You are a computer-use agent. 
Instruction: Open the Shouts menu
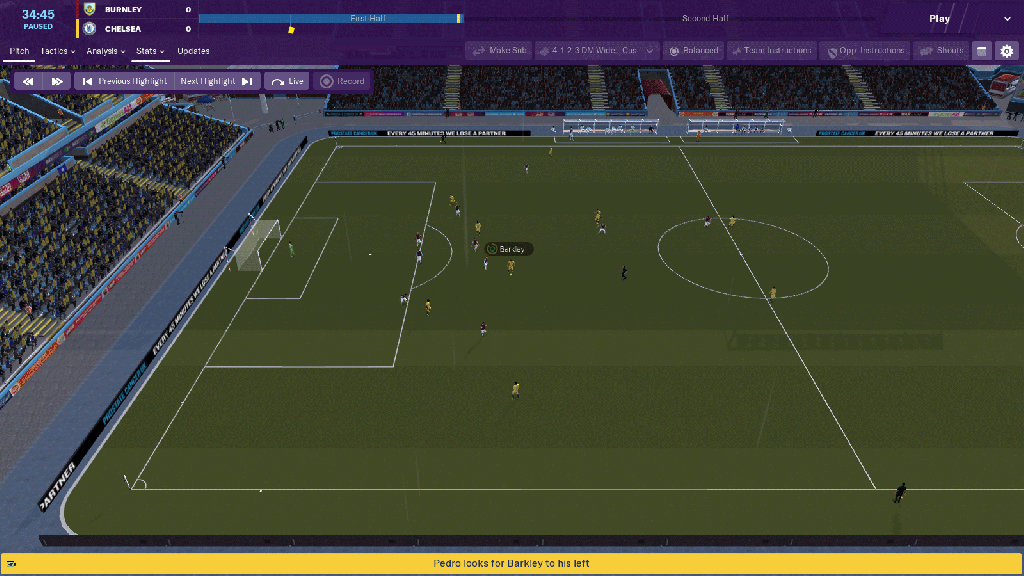(x=941, y=50)
